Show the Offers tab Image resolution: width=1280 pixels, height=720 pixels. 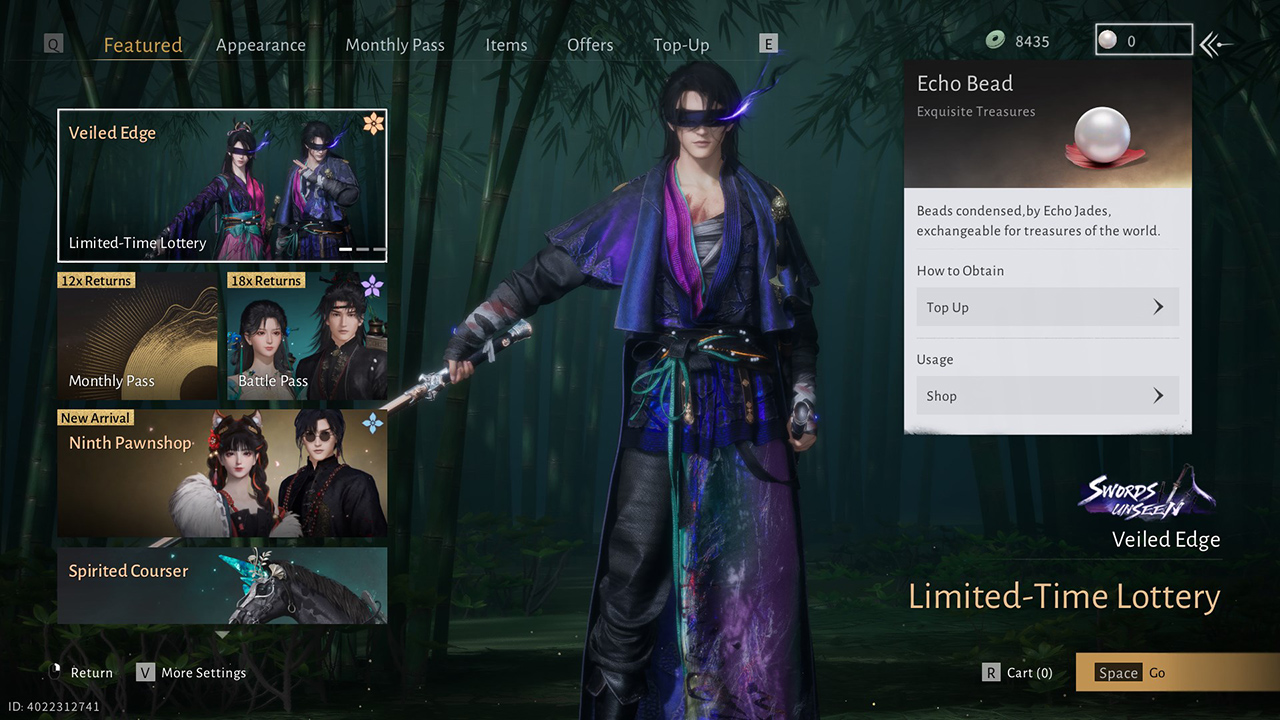pos(590,45)
